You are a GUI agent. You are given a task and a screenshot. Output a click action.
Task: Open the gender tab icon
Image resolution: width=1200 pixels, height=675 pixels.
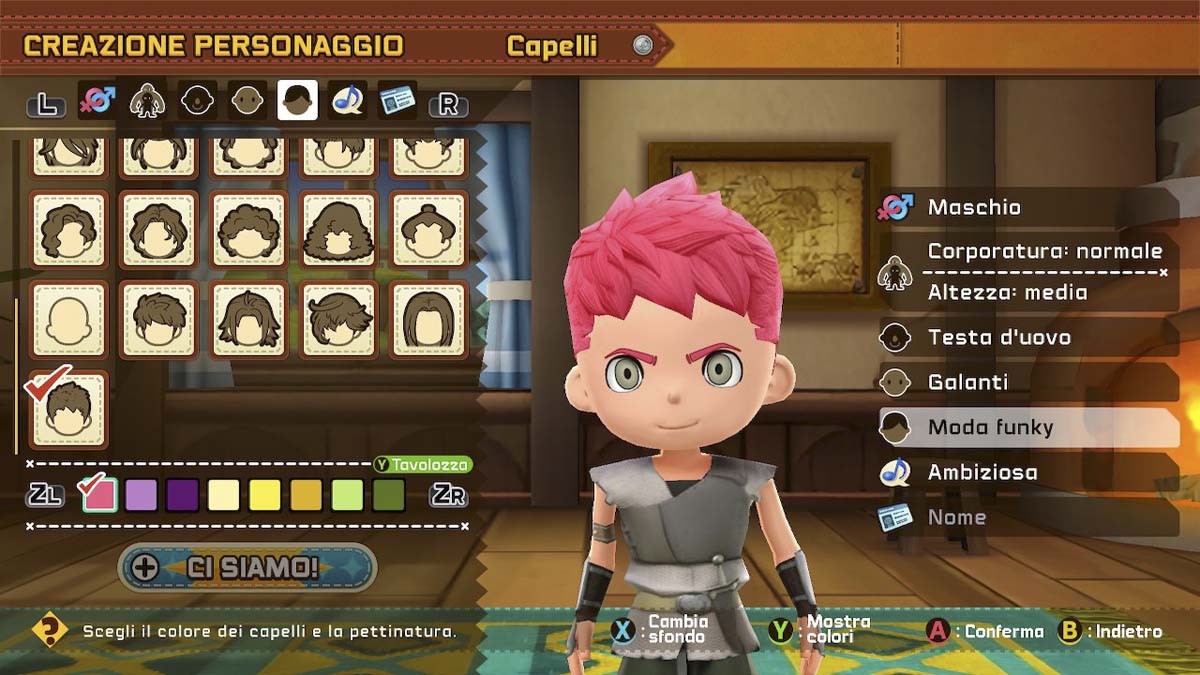coord(96,101)
